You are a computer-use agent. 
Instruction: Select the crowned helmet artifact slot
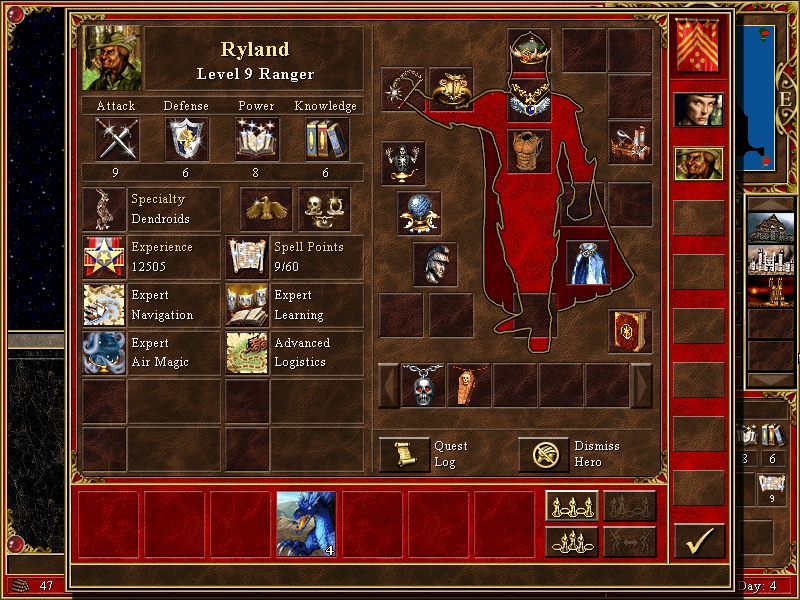[529, 48]
